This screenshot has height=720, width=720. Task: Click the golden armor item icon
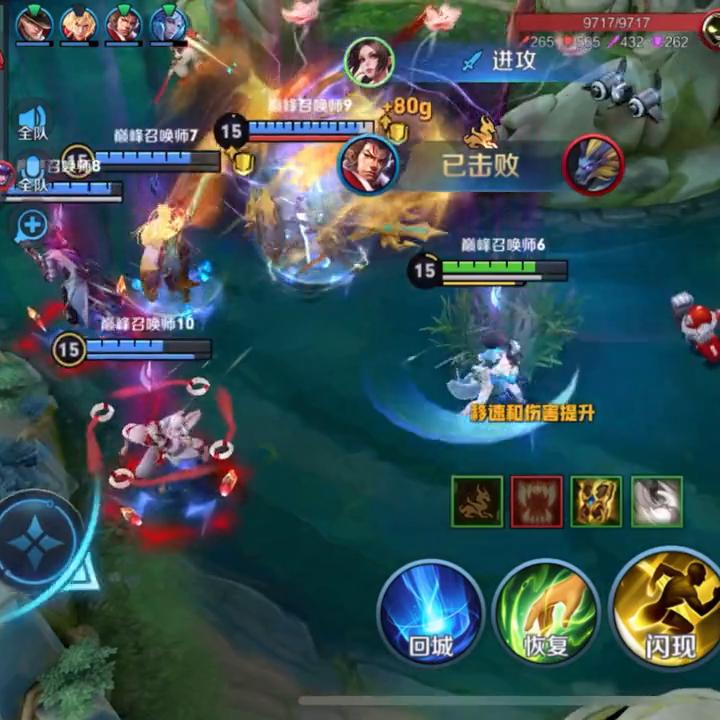(597, 501)
